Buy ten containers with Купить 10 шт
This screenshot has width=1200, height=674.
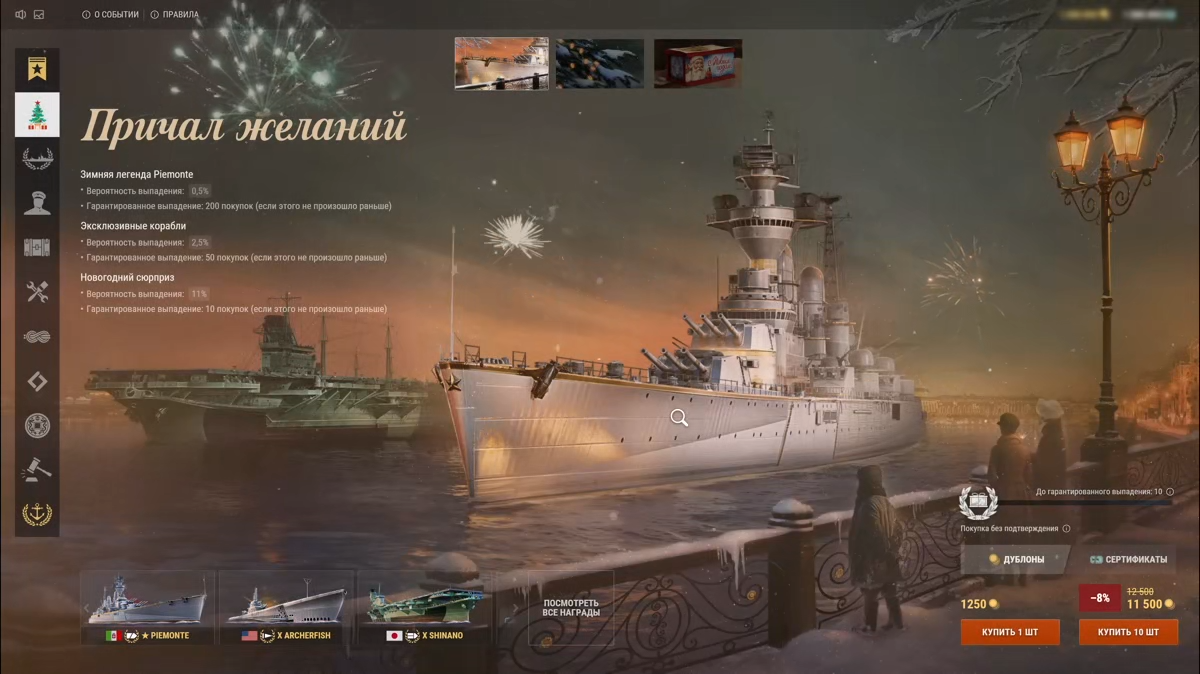pos(1128,632)
